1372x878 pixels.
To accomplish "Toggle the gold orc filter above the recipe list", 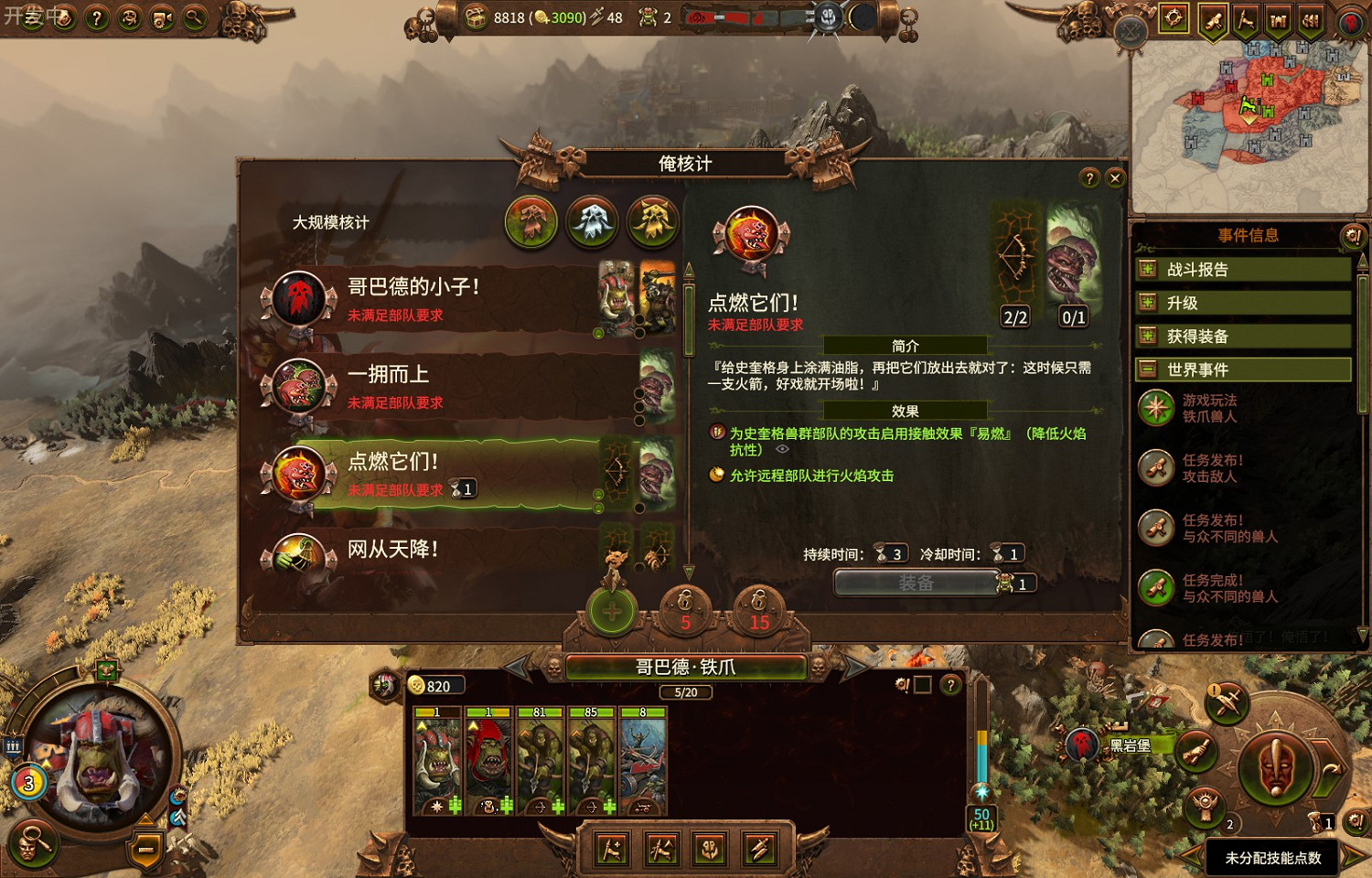I will [651, 222].
